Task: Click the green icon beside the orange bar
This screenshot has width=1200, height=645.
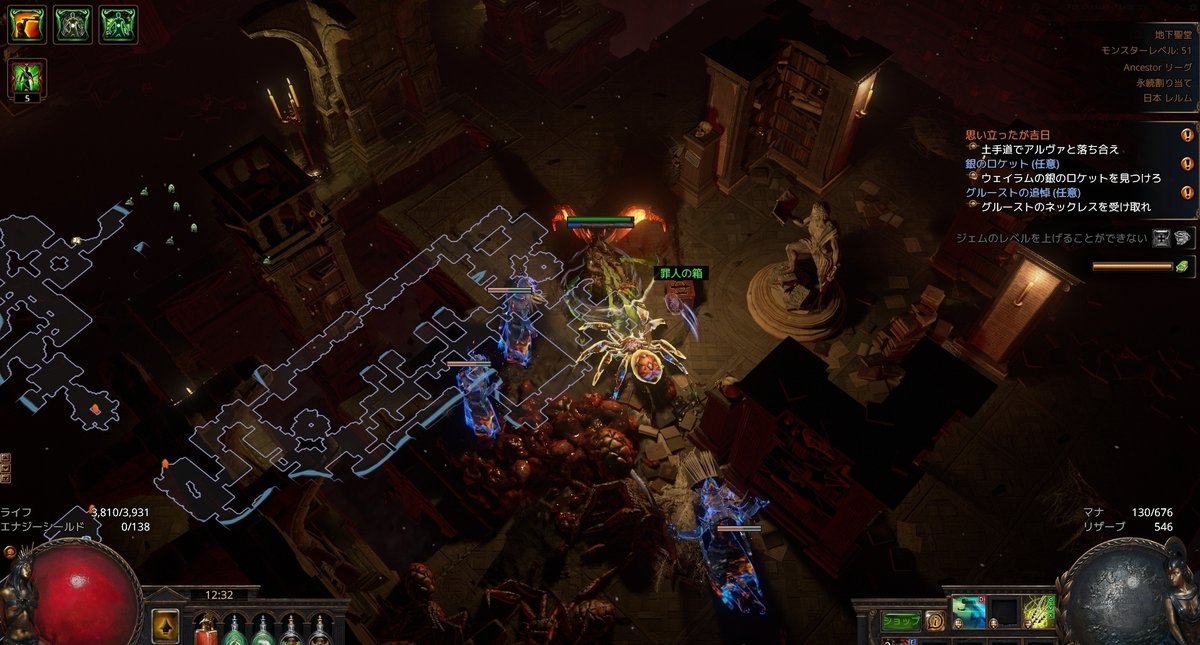Action: click(1182, 266)
